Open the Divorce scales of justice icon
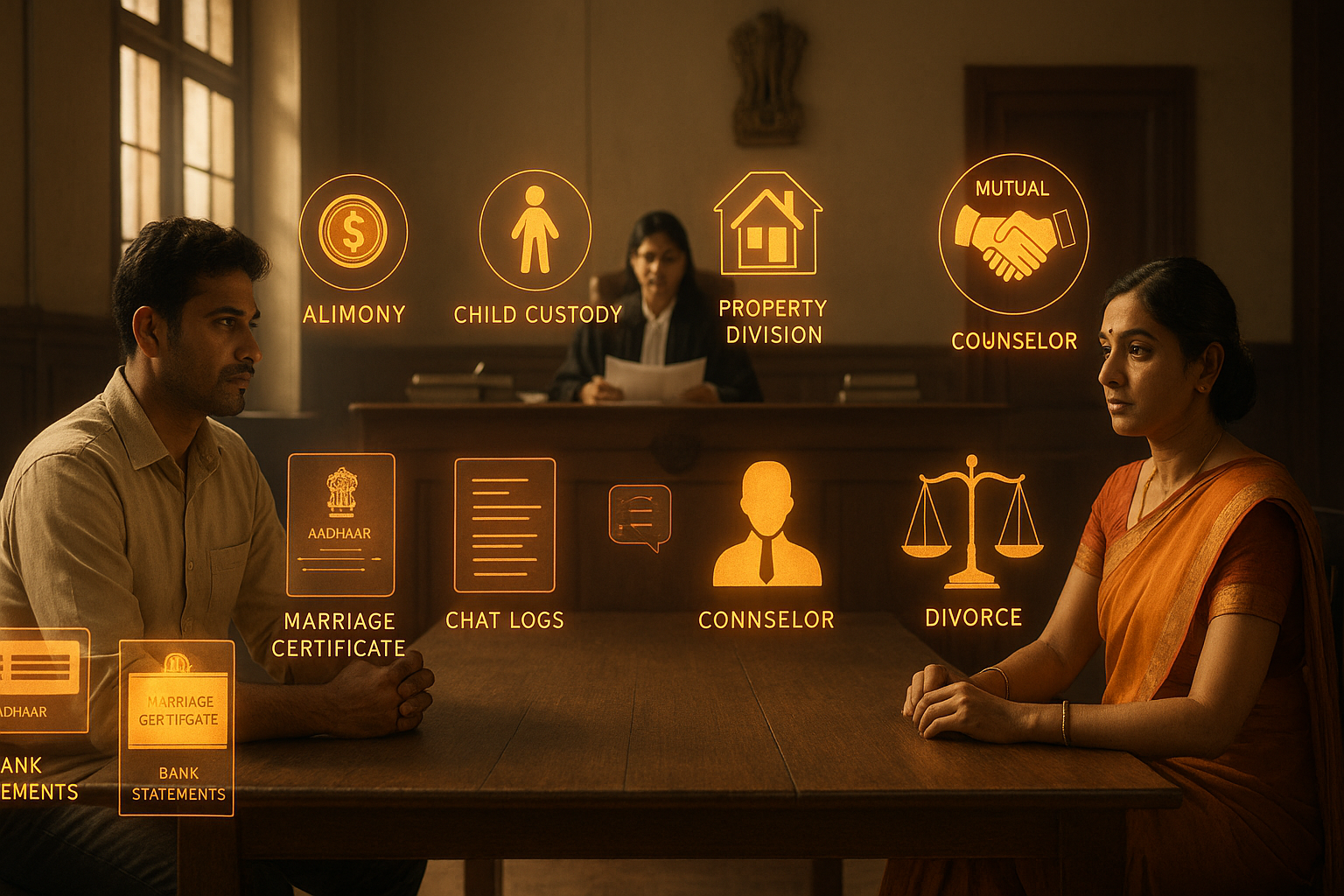 coord(972,521)
